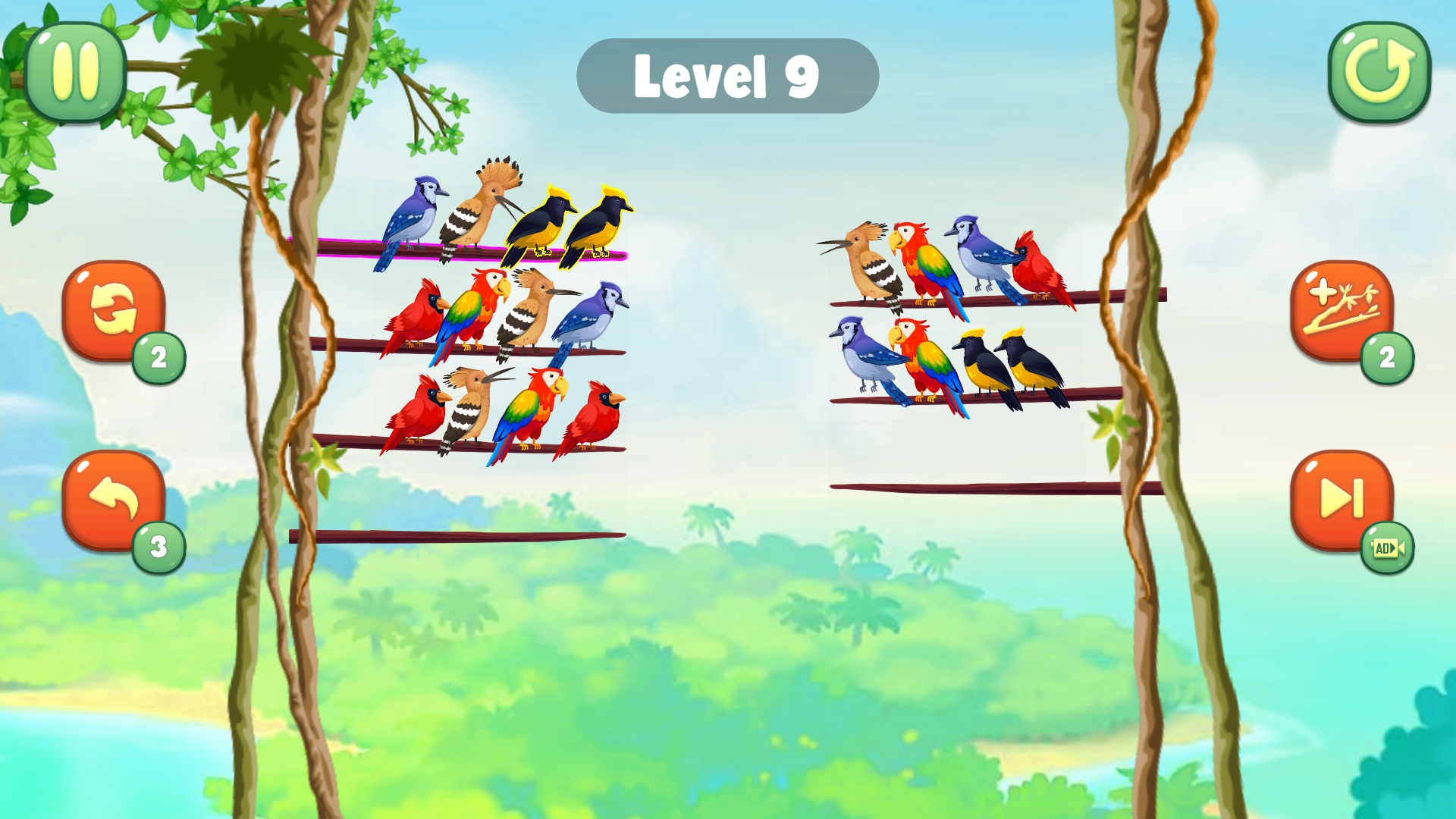Tap the pause icon's green button frame
This screenshot has height=819, width=1456.
click(x=75, y=72)
